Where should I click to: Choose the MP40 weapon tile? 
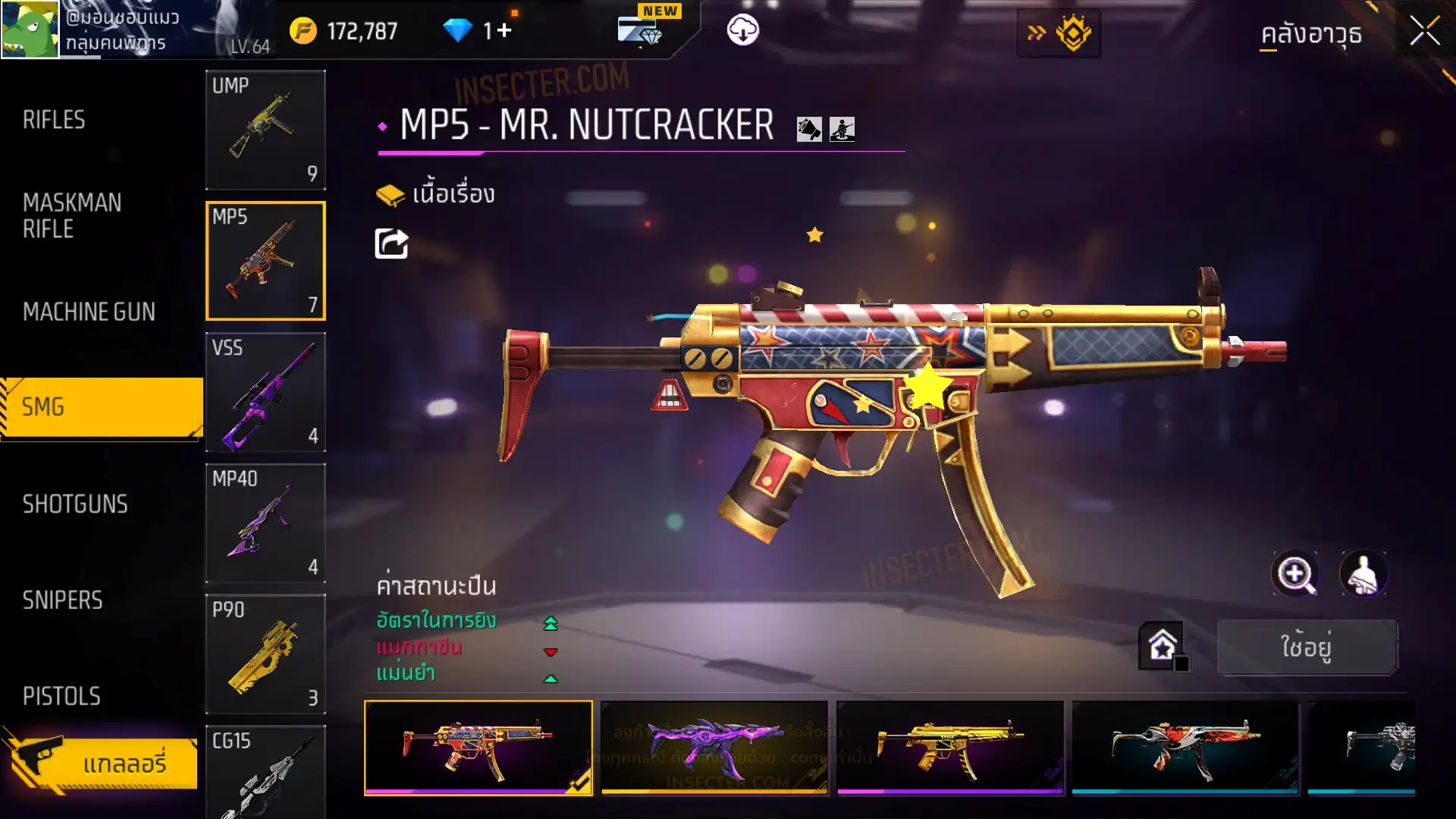(x=265, y=523)
